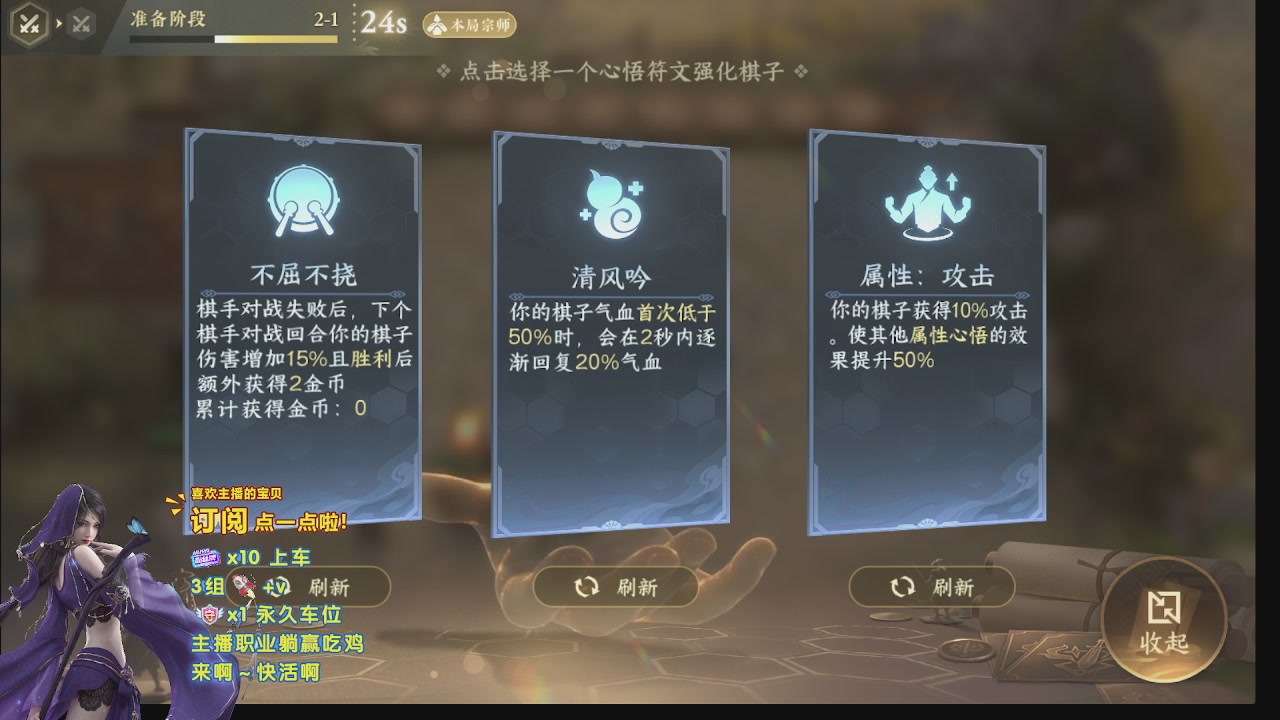Click the 刷新 refresh button under the middle card

pyautogui.click(x=615, y=588)
